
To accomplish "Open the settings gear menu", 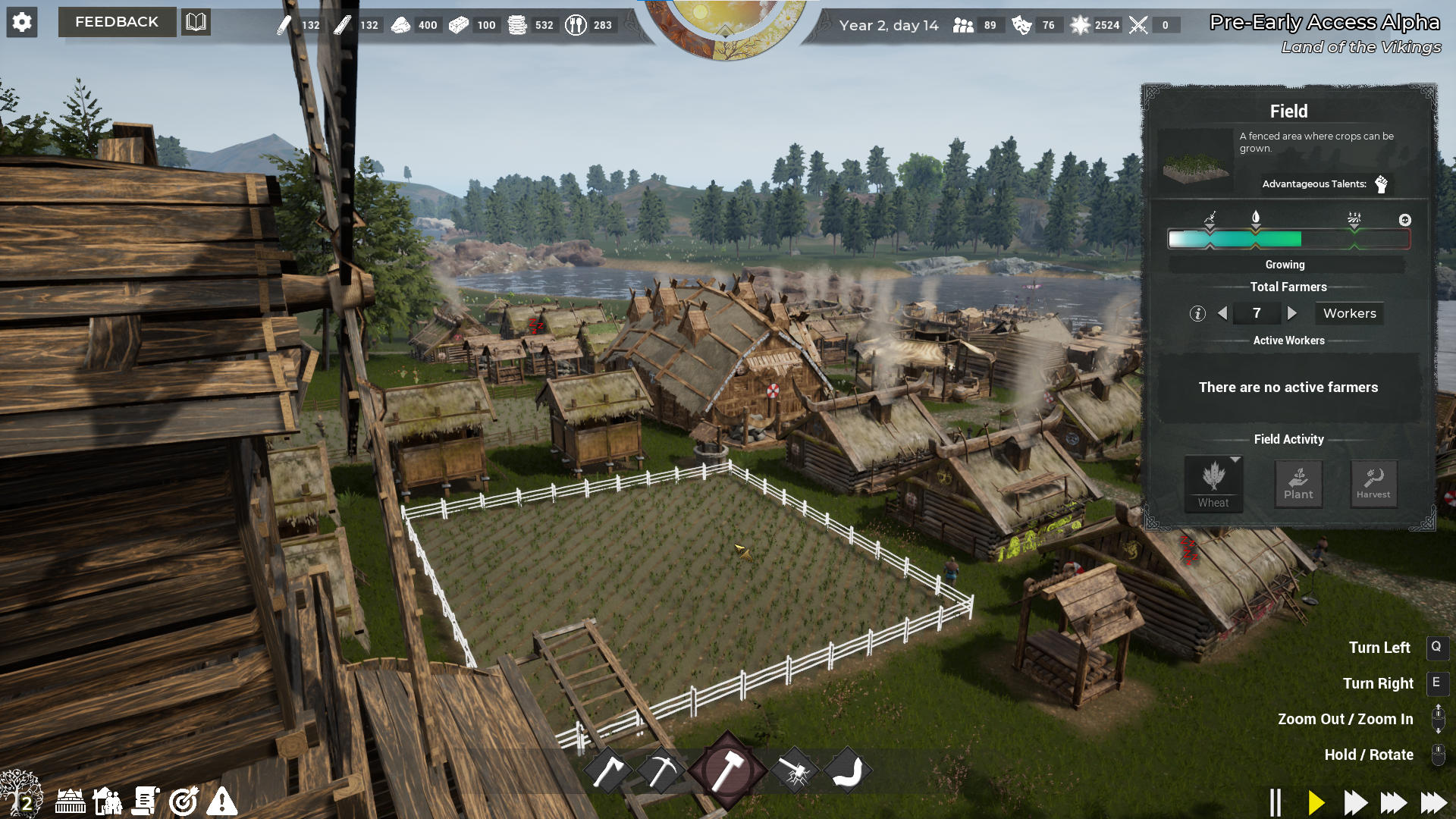I will pos(22,22).
